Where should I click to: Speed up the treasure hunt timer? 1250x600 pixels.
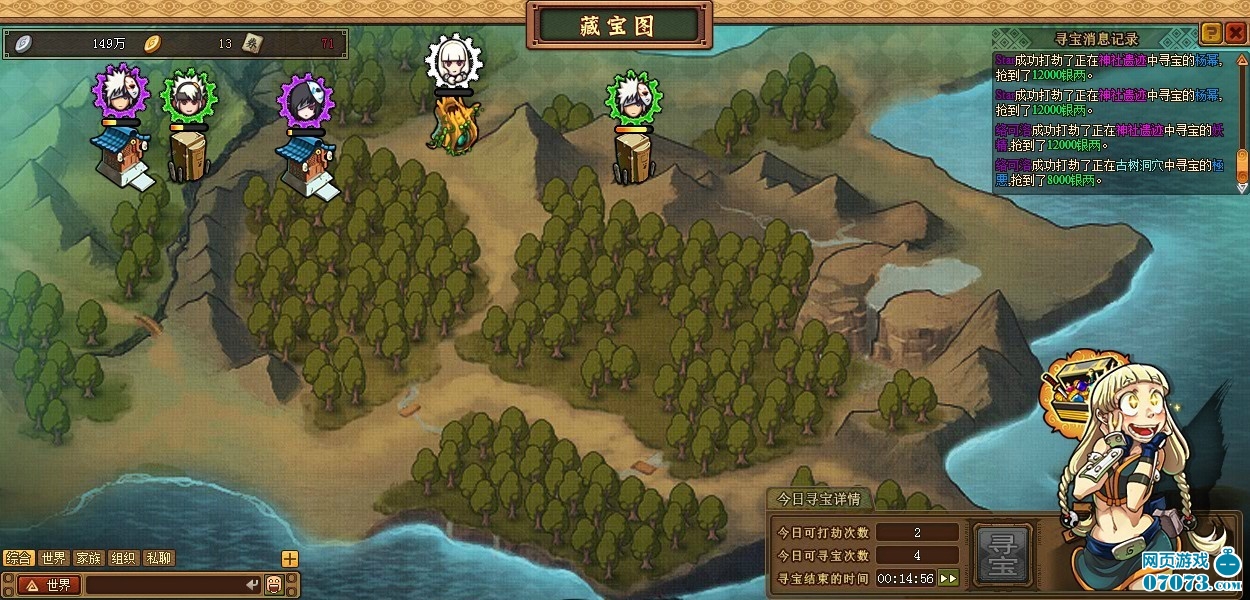948,578
